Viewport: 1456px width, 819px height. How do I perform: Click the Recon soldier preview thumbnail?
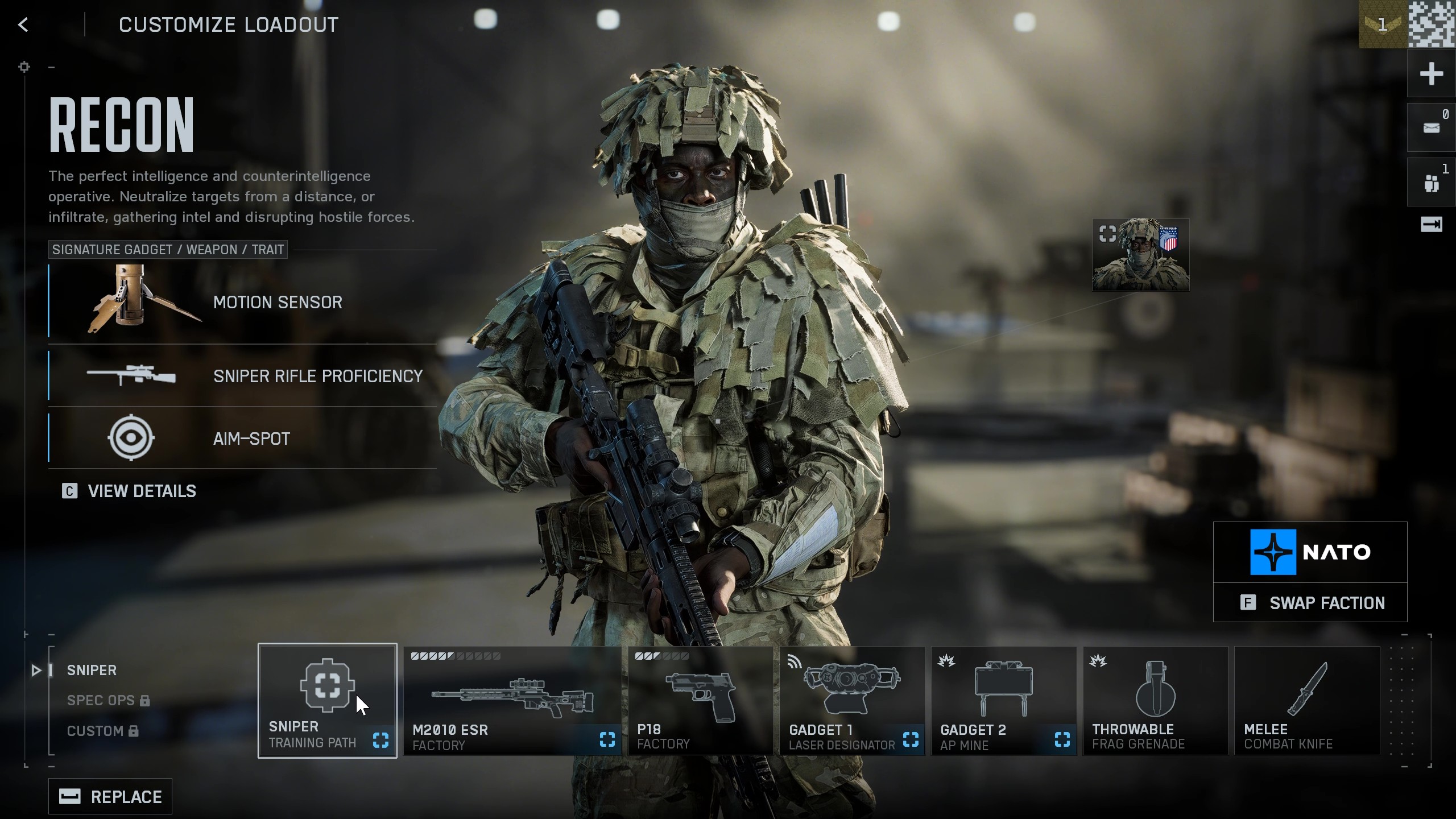(1140, 254)
